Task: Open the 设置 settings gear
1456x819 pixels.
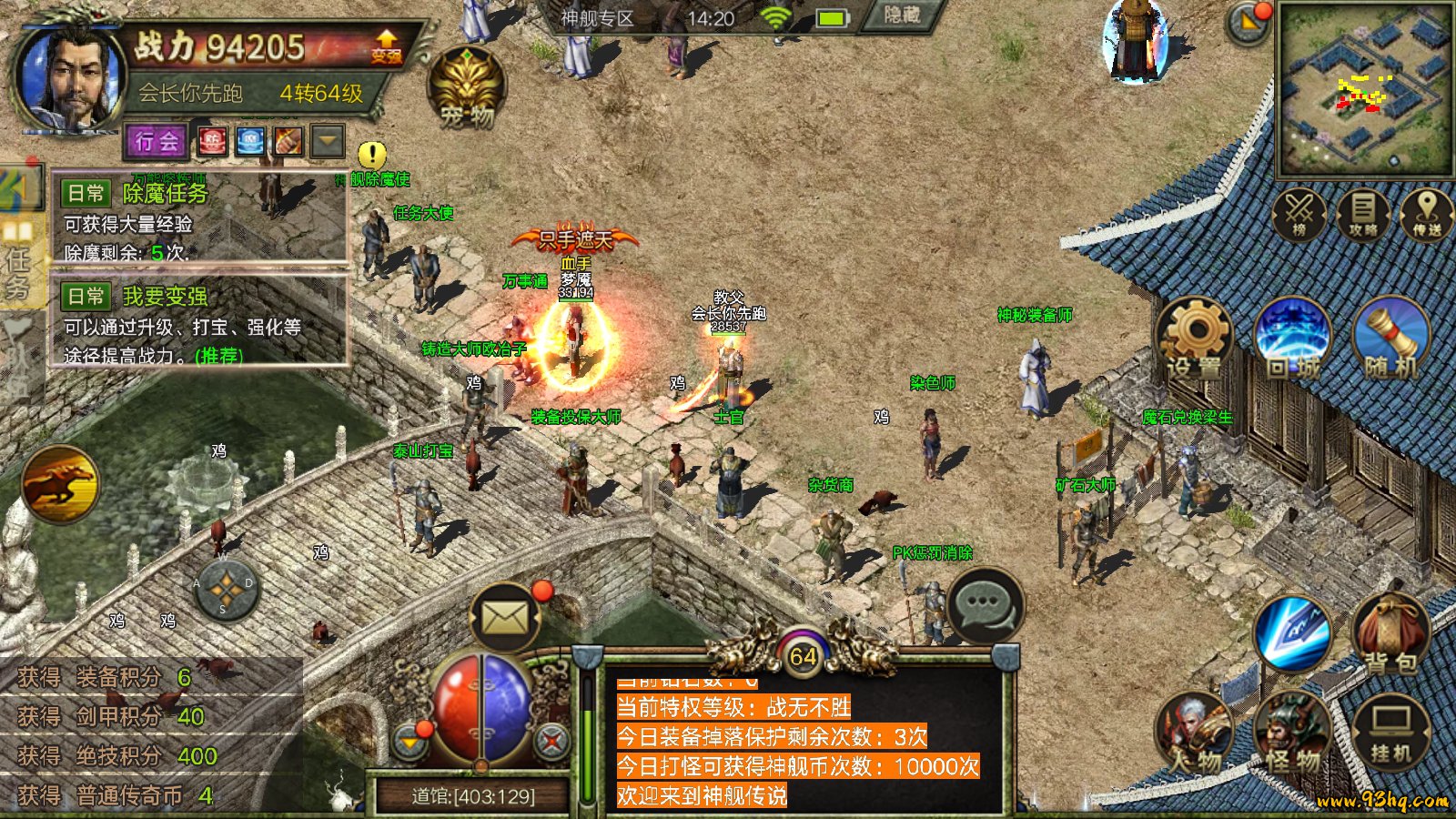Action: pos(1194,341)
